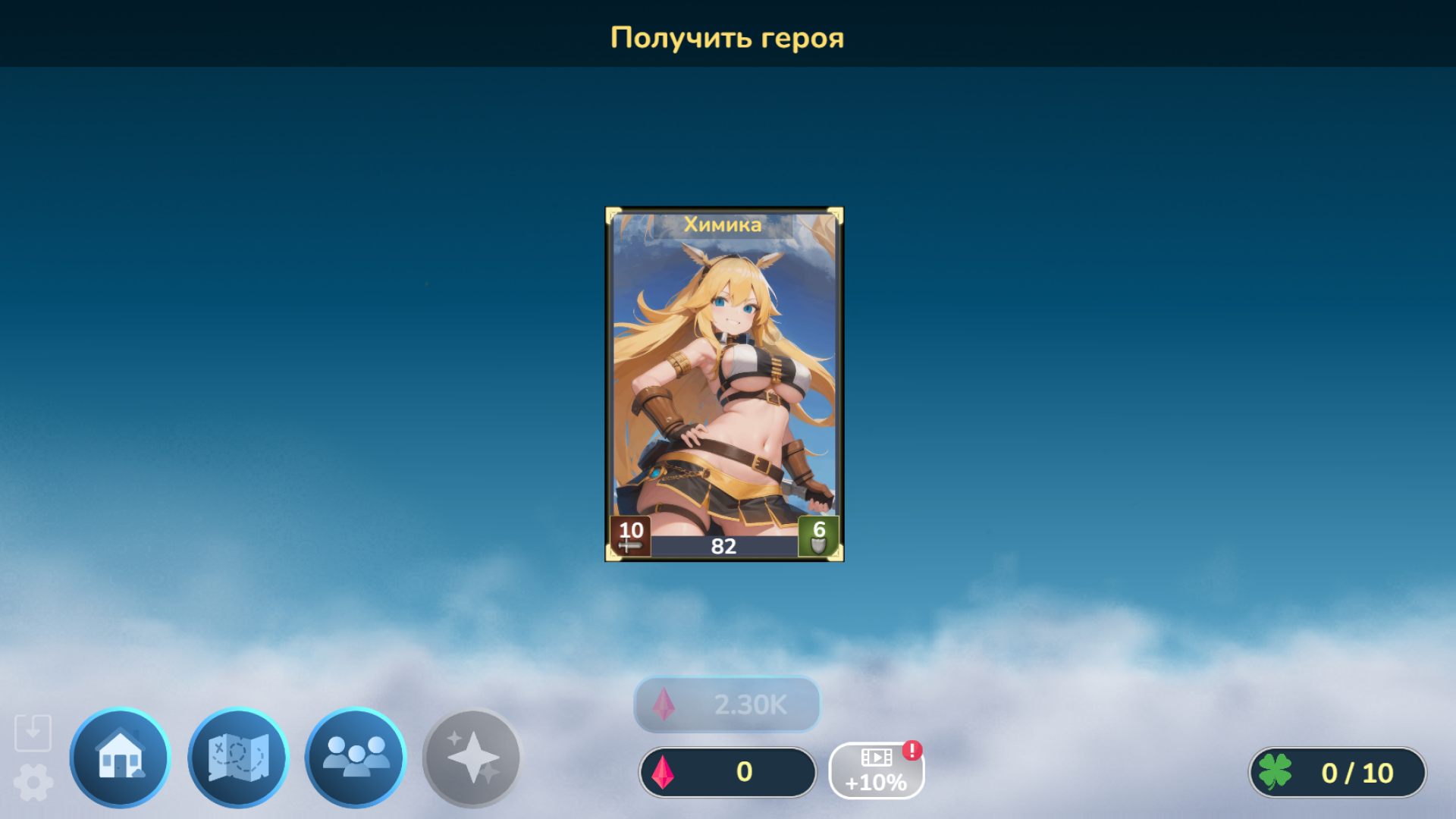The height and width of the screenshot is (819, 1456).
Task: Open the Map icon
Action: coord(238,758)
